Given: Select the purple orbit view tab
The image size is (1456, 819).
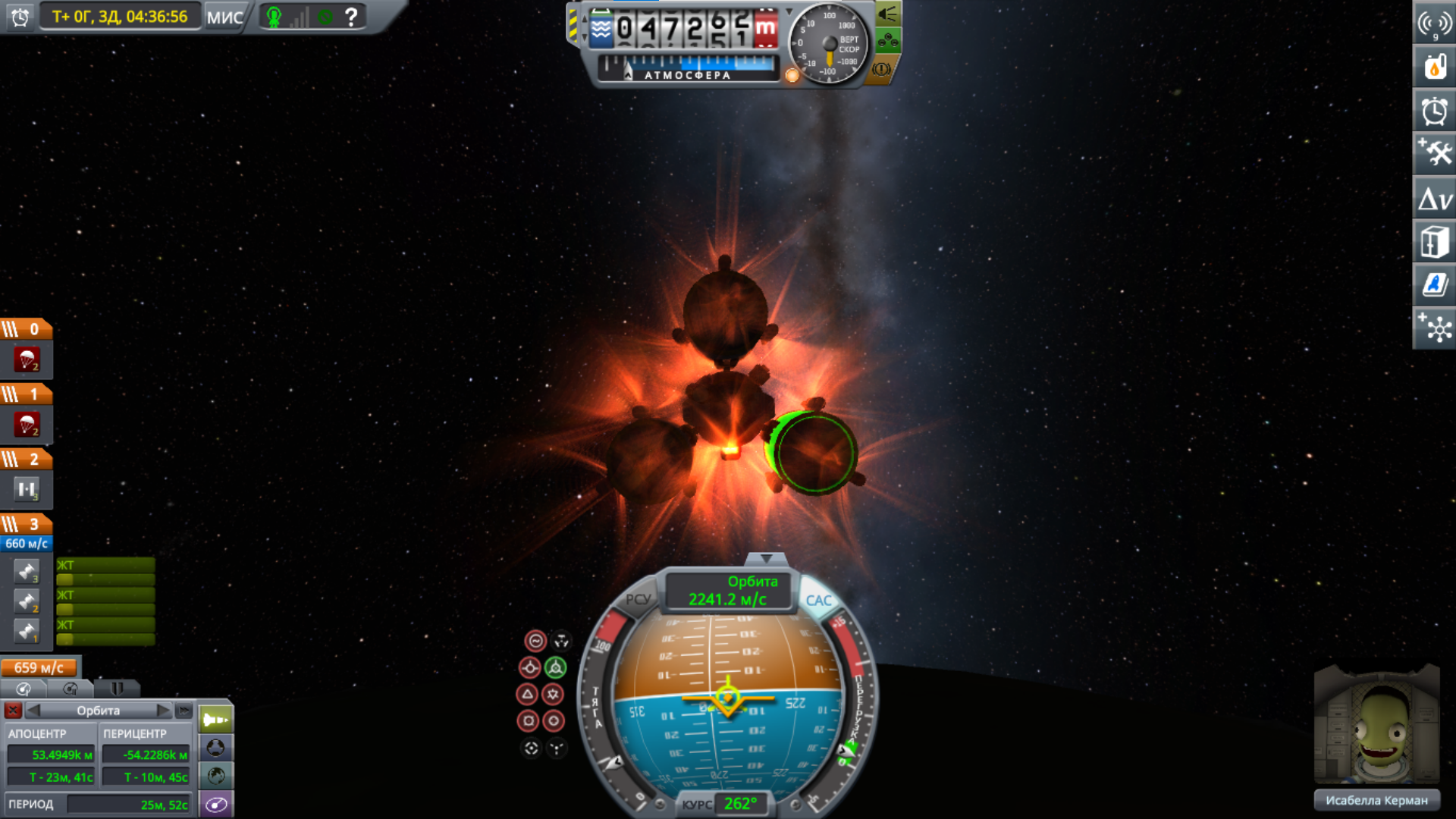Looking at the screenshot, I should tap(216, 805).
